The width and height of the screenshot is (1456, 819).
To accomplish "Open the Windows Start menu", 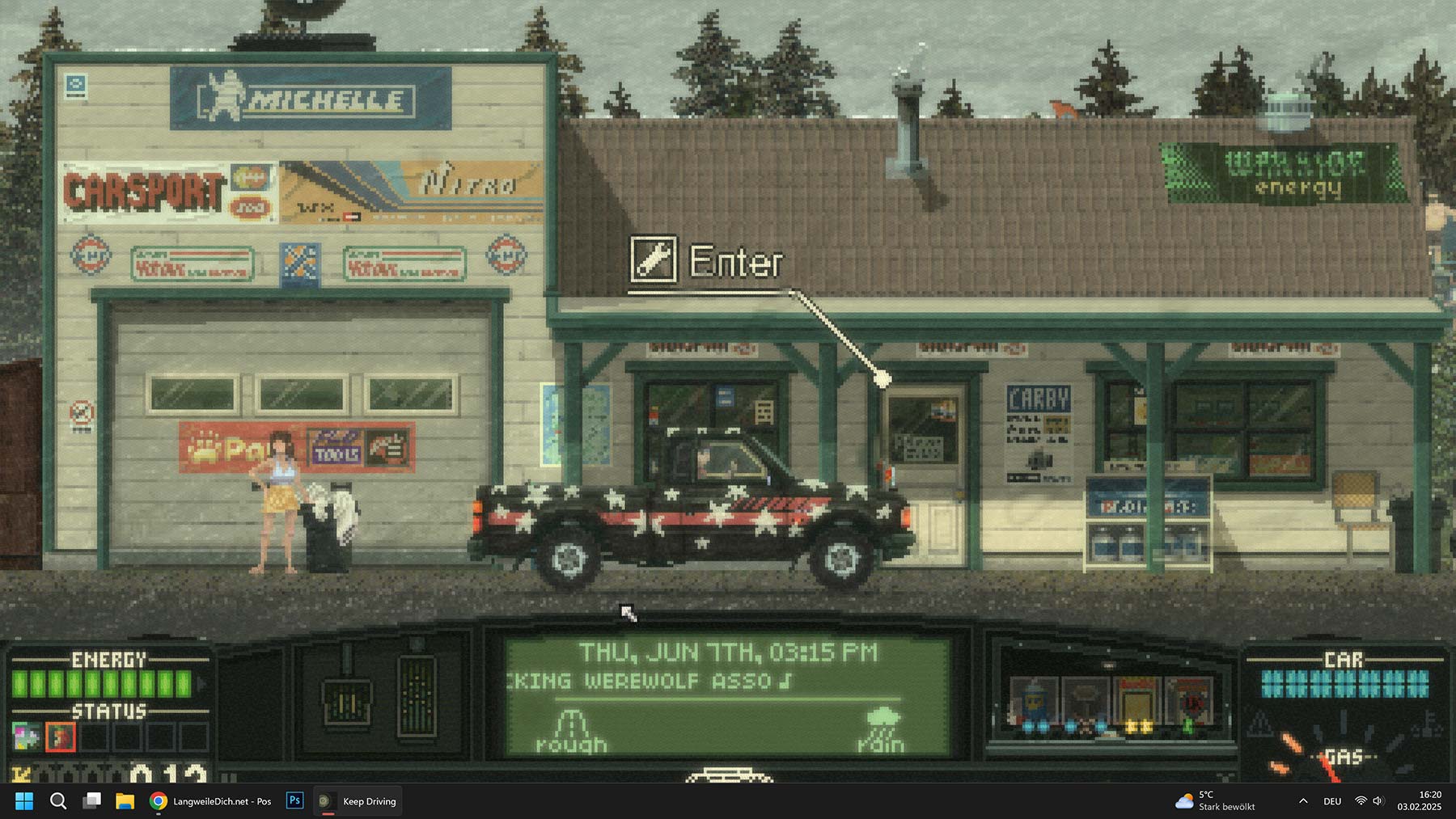I will click(x=24, y=801).
